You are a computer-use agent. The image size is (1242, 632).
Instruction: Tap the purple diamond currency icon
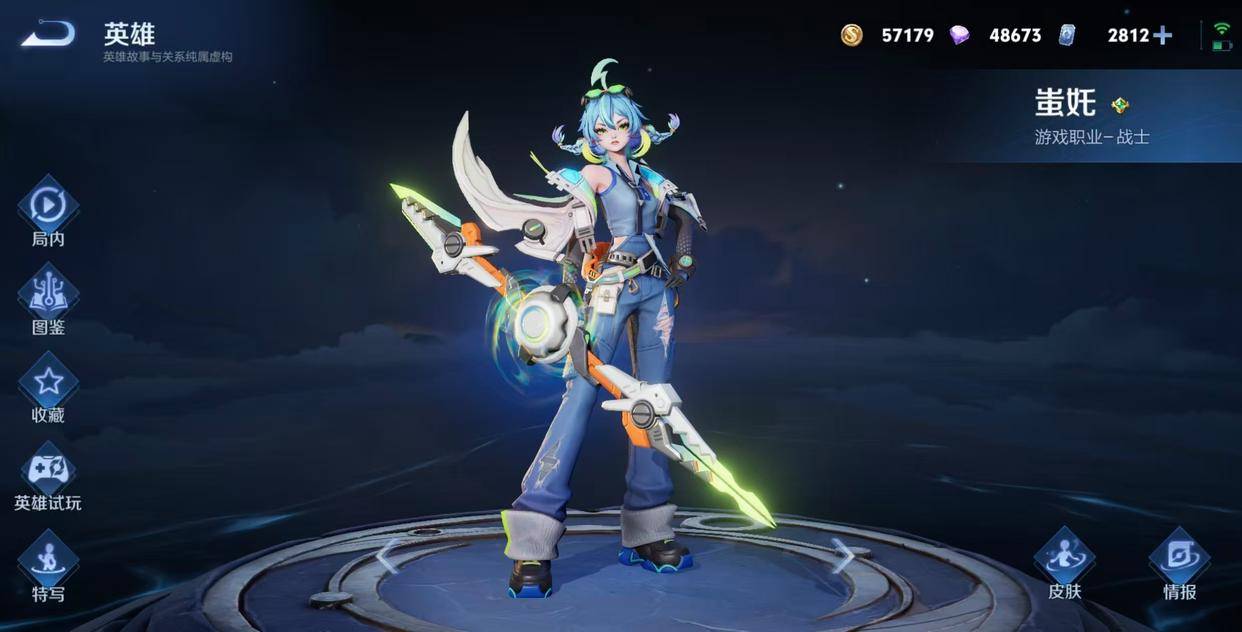point(959,36)
